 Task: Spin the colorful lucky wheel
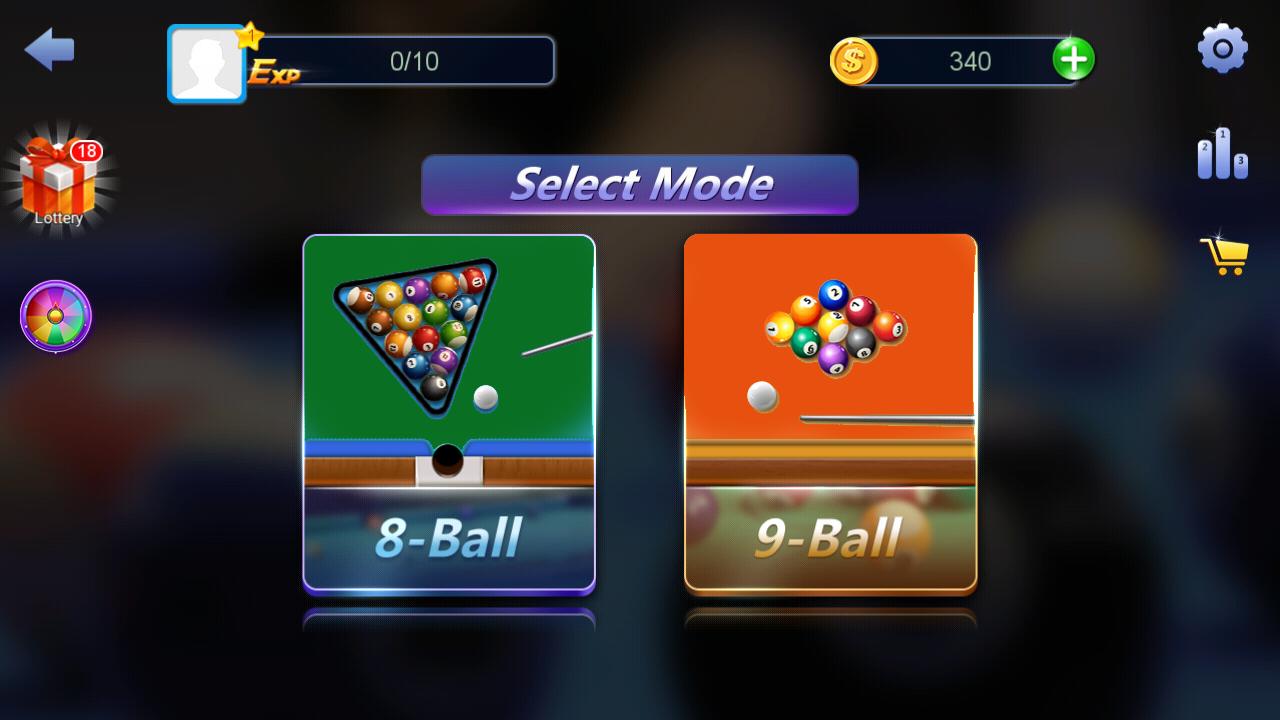click(x=55, y=317)
